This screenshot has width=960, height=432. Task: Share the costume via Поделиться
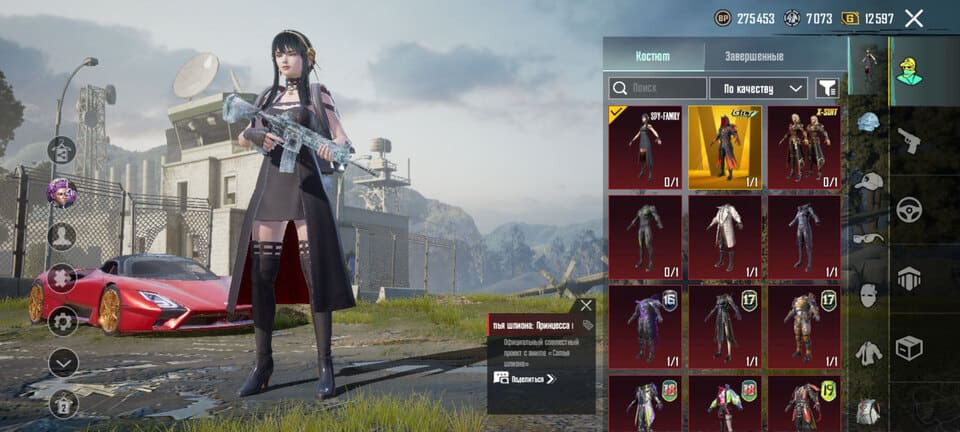pos(524,378)
